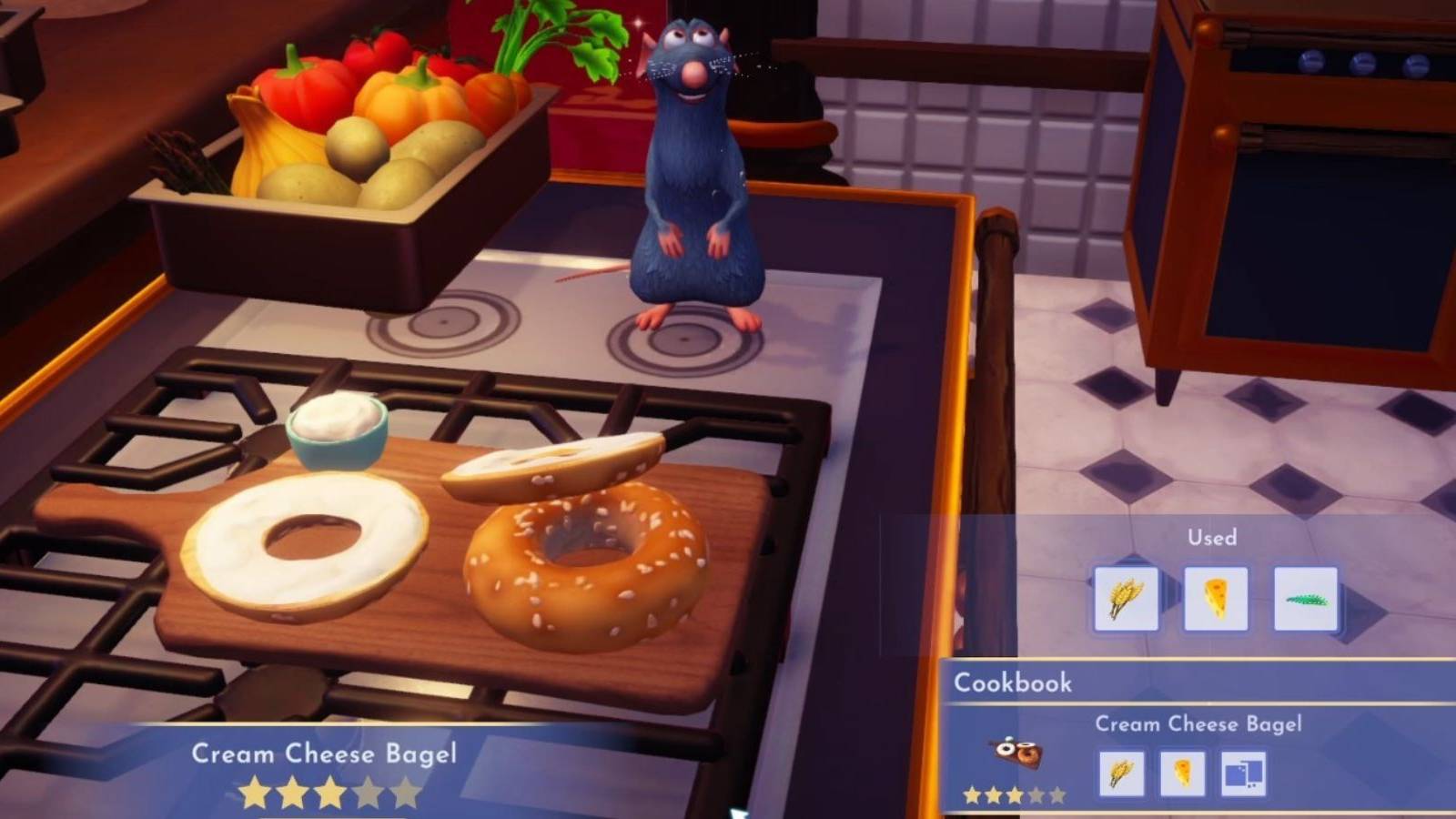Click the wheat ingredient in the Cream Cheese Bagel recipe
This screenshot has width=1456, height=819.
1122,772
